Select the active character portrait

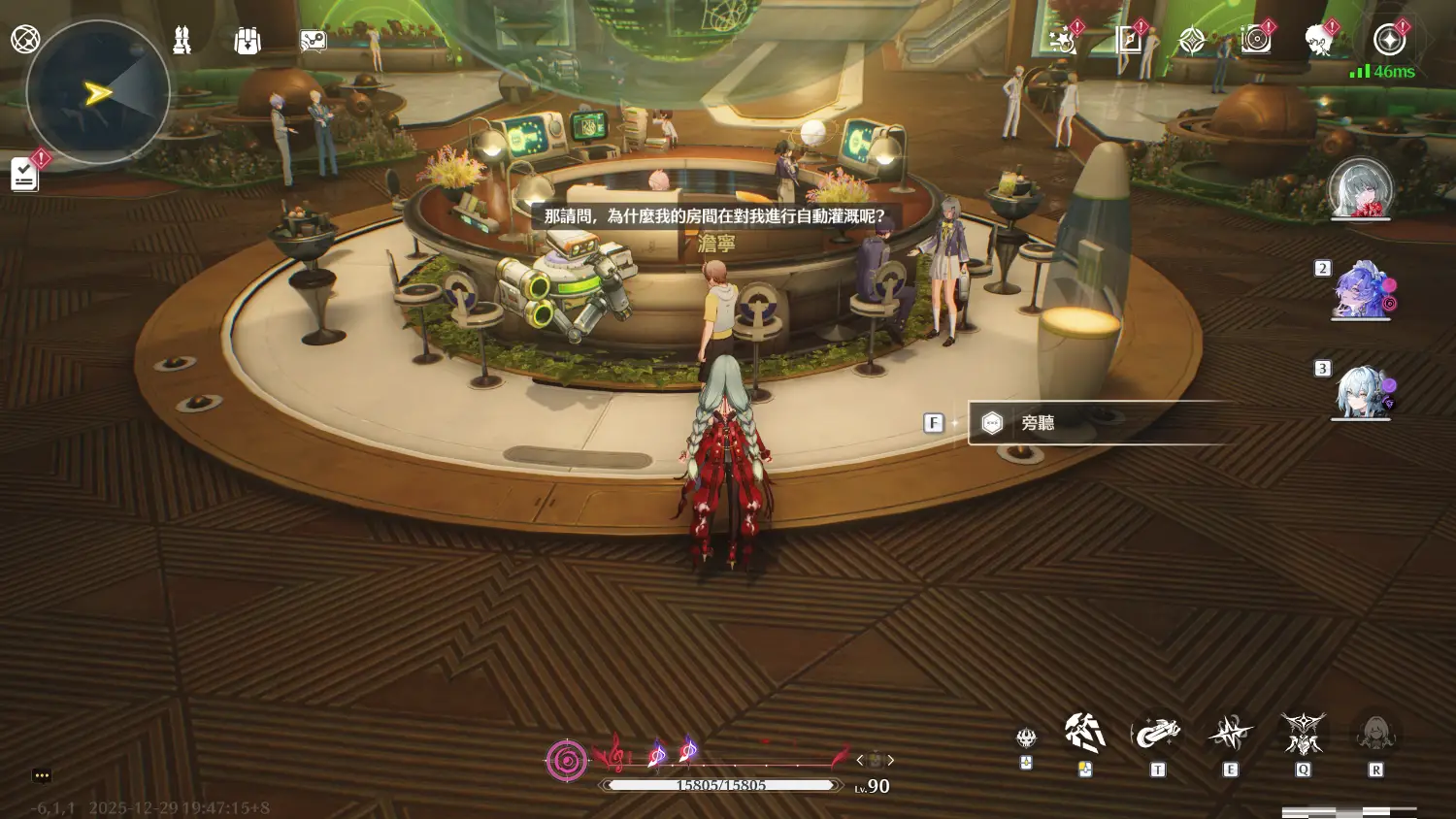(x=1360, y=188)
